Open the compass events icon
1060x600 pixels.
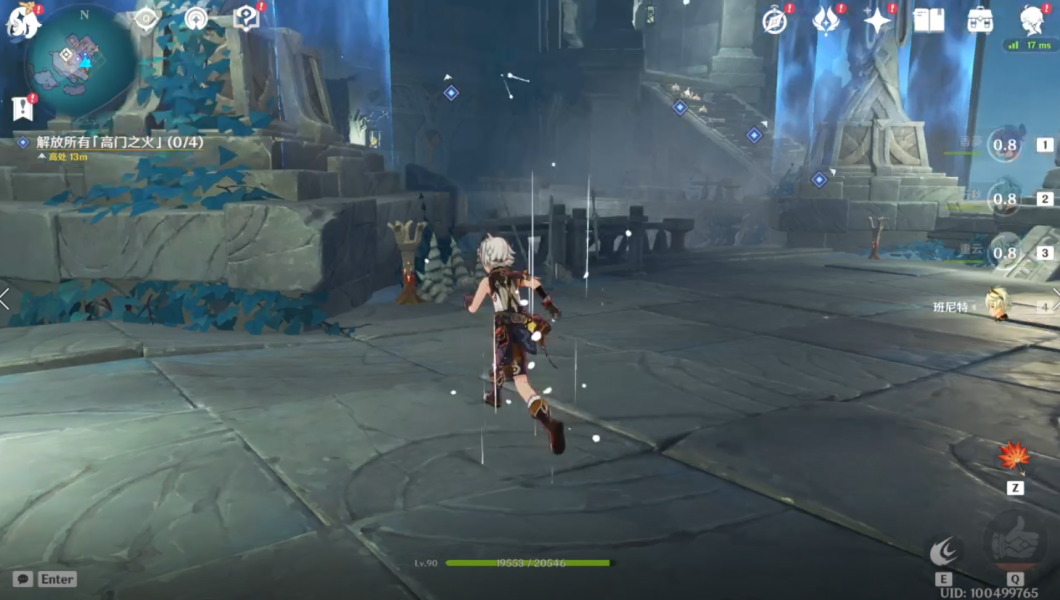coord(775,20)
